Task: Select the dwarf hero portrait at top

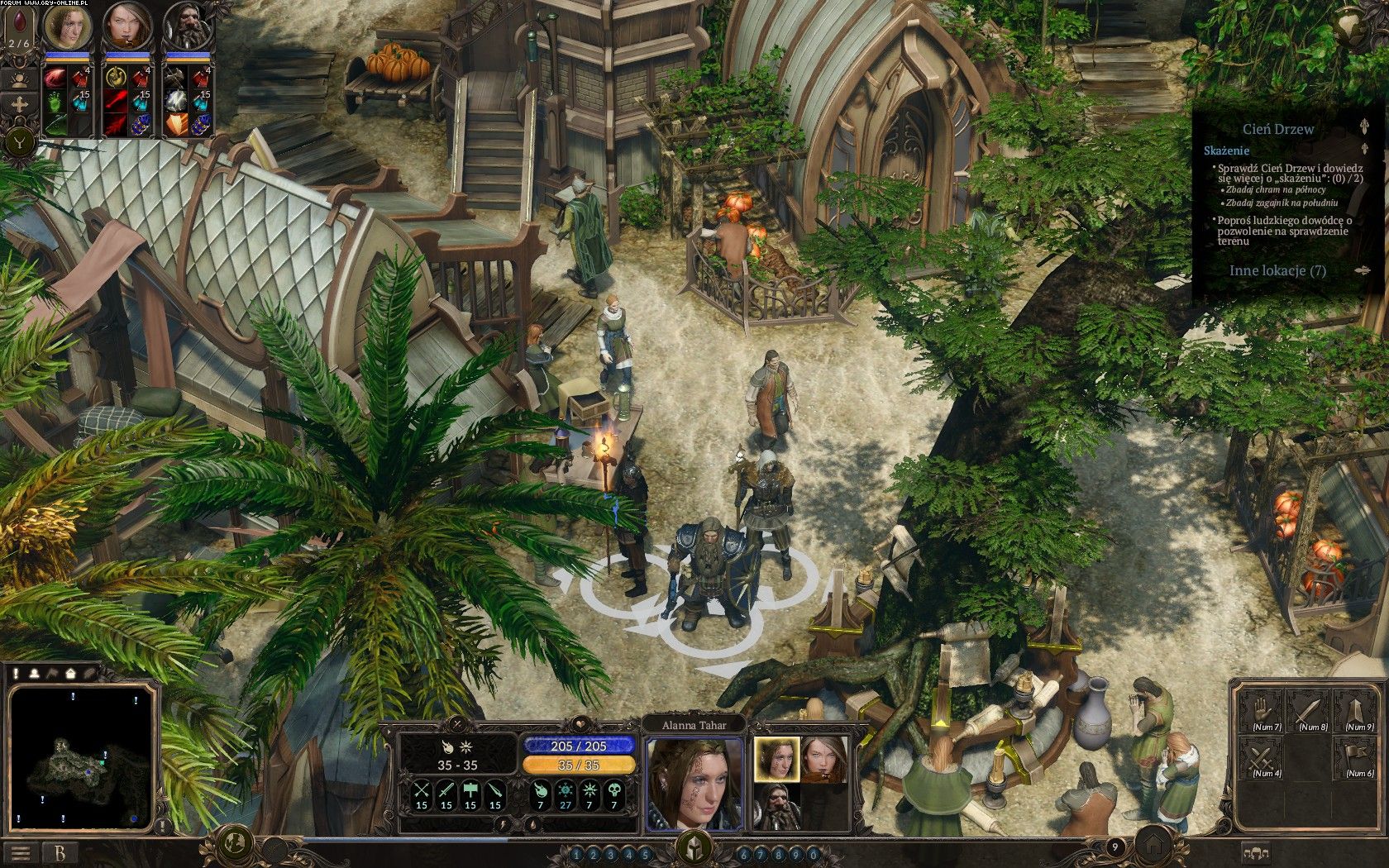Action: pyautogui.click(x=184, y=26)
